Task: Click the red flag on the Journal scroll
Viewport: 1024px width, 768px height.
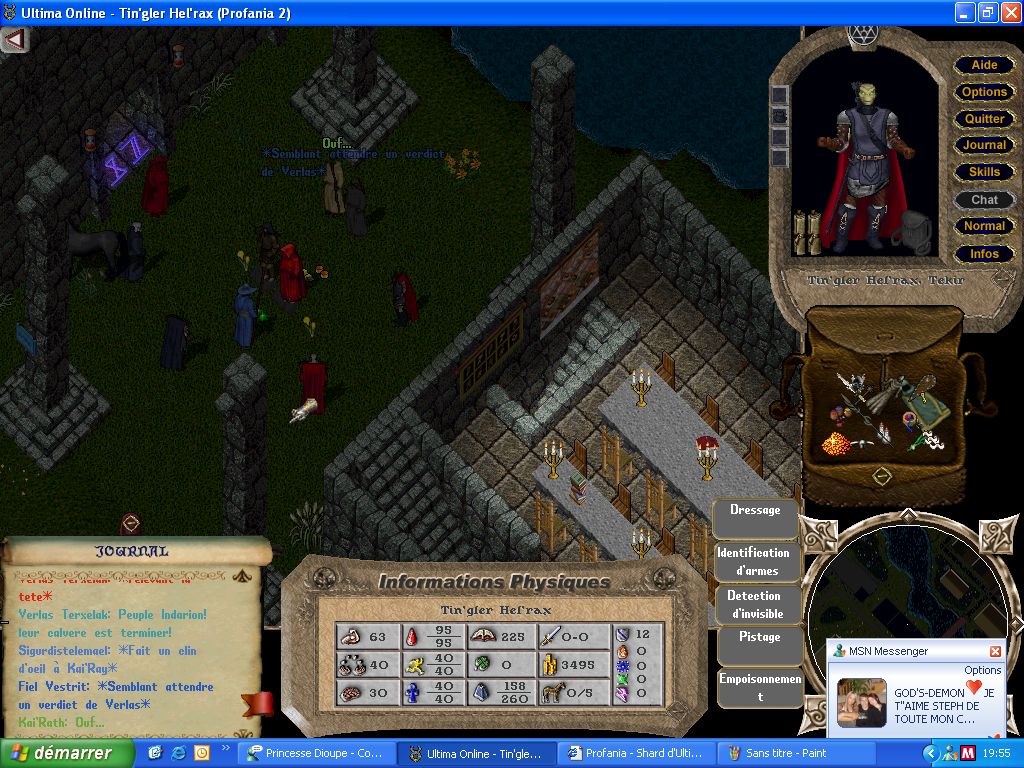Action: tap(258, 704)
